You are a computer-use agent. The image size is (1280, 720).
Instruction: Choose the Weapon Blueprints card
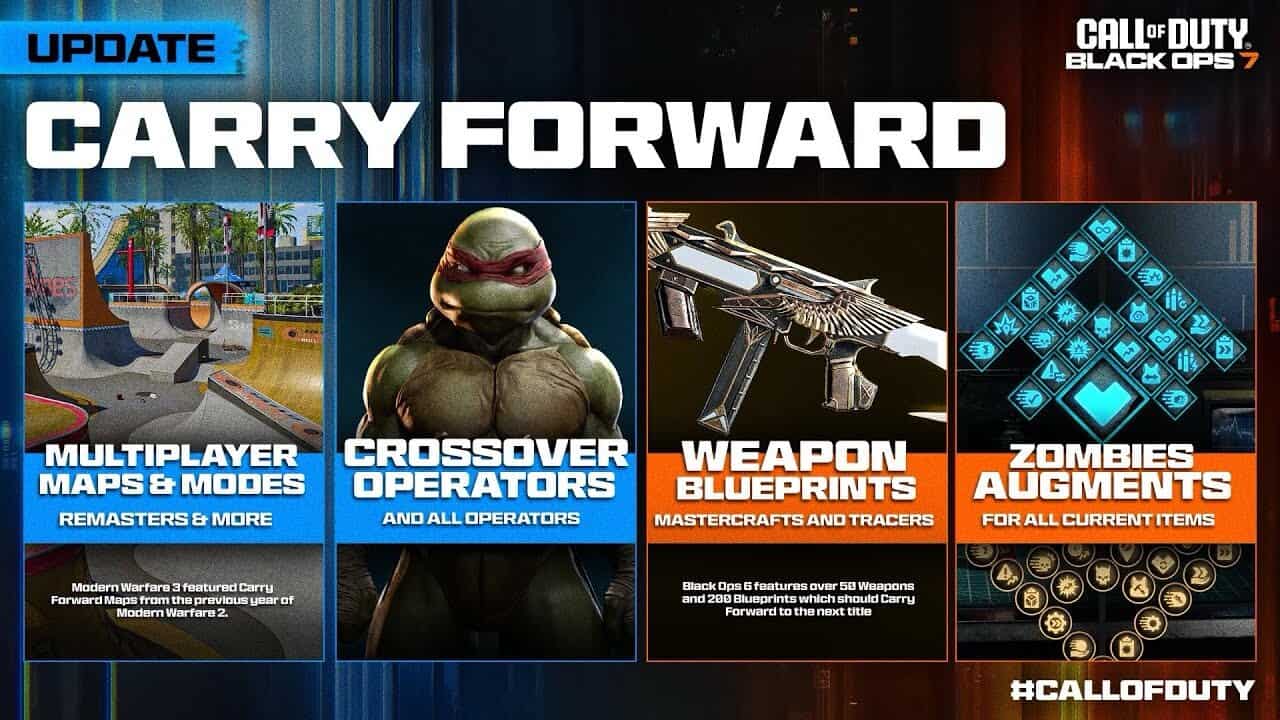point(797,430)
